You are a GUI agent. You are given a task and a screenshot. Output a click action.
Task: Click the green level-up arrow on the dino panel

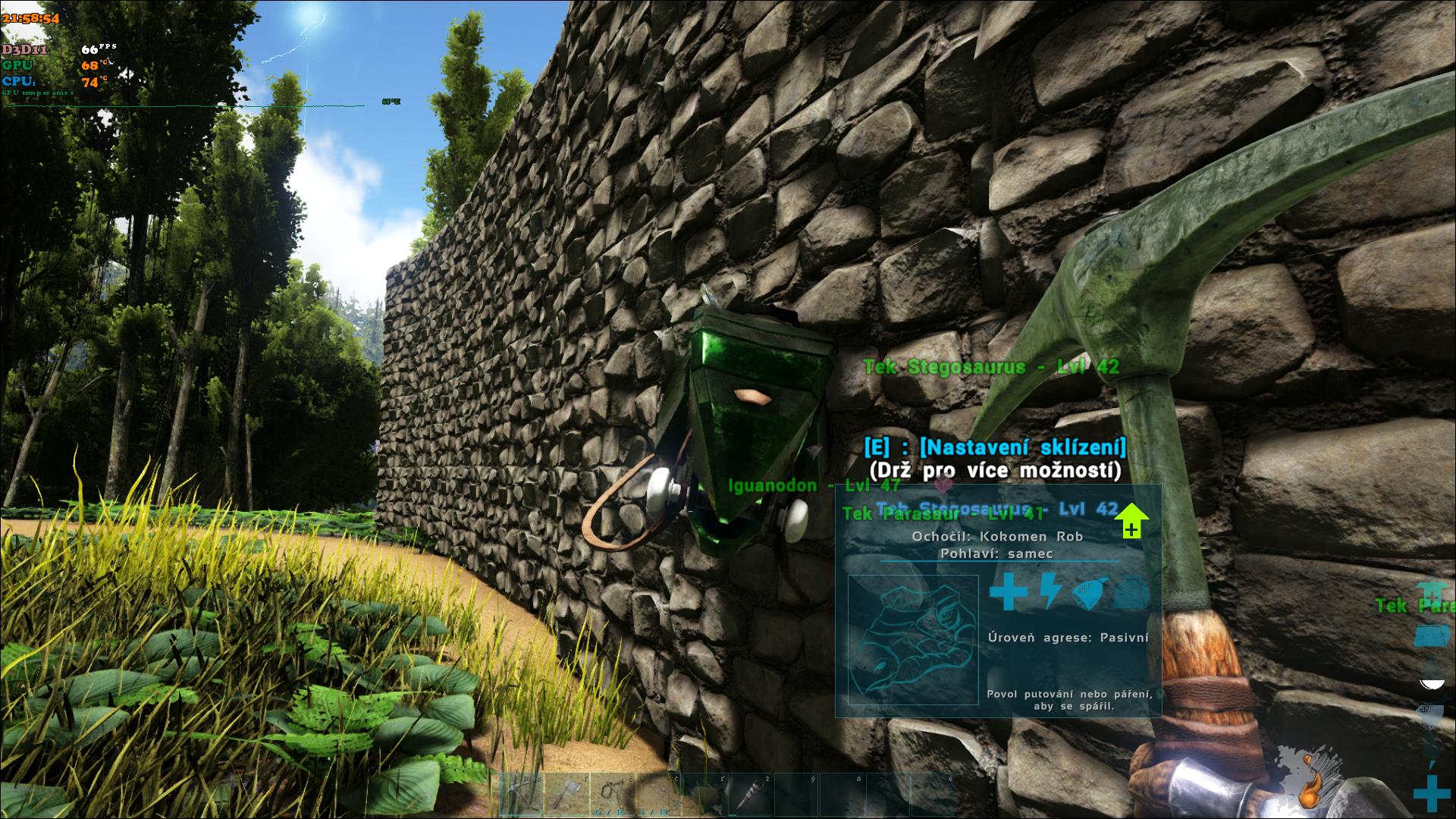click(x=1131, y=521)
